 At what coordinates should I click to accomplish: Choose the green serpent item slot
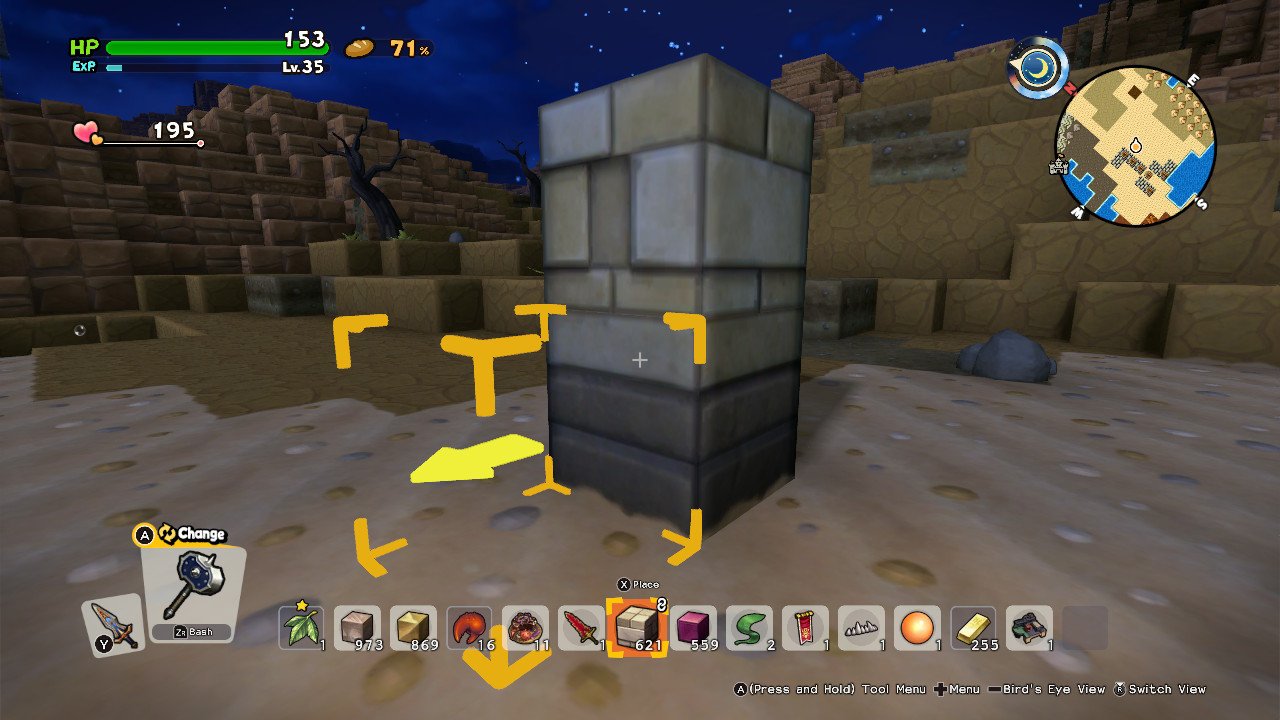(x=749, y=628)
